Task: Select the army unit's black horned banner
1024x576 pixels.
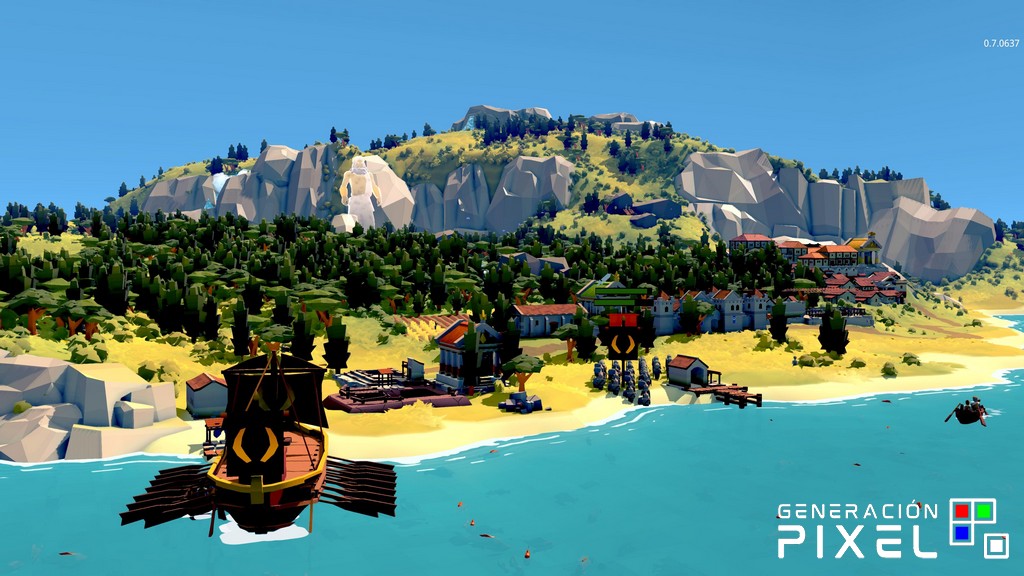Action: tap(622, 343)
